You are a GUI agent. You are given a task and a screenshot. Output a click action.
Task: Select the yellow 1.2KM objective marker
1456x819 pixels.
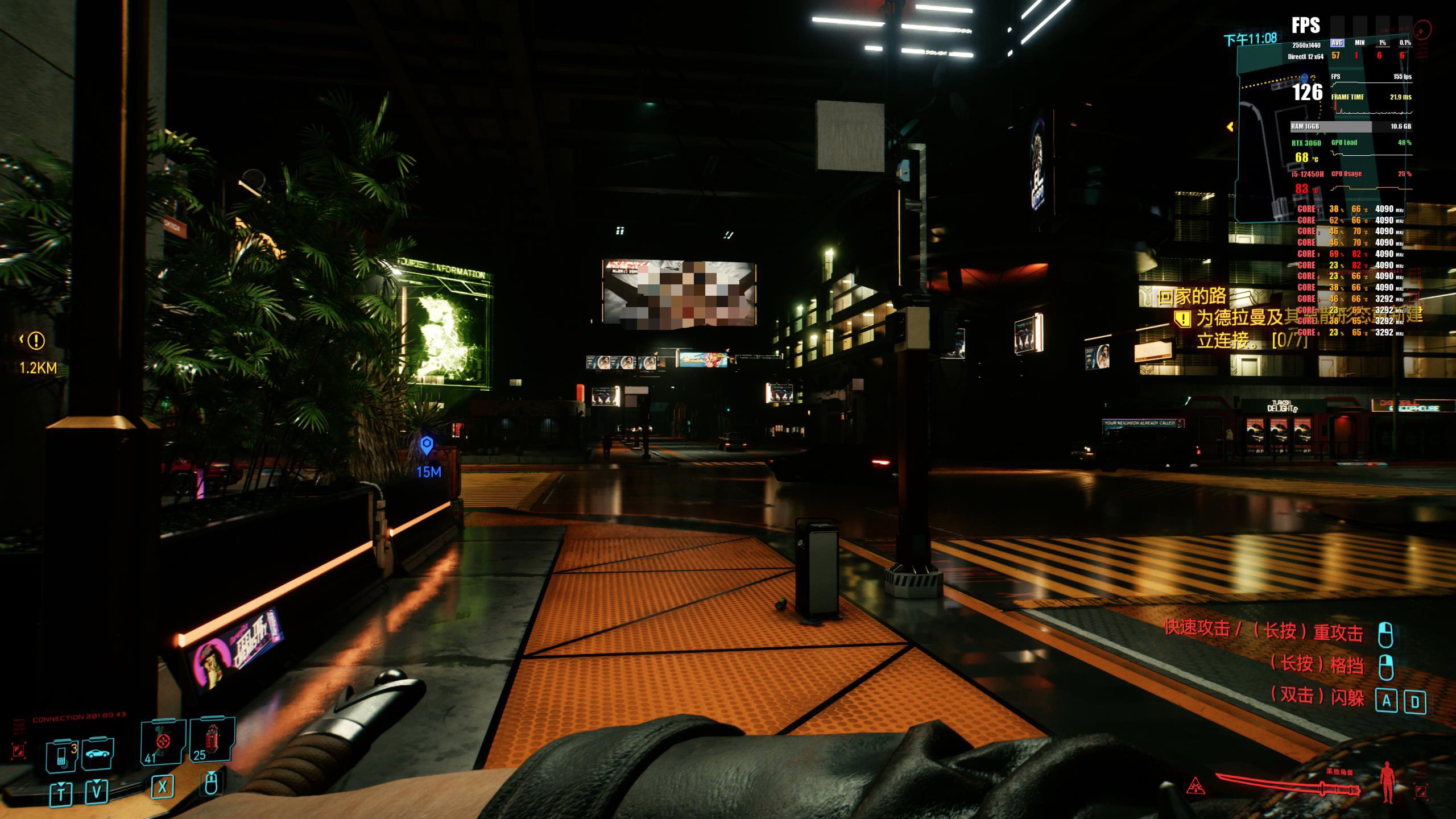point(36,341)
